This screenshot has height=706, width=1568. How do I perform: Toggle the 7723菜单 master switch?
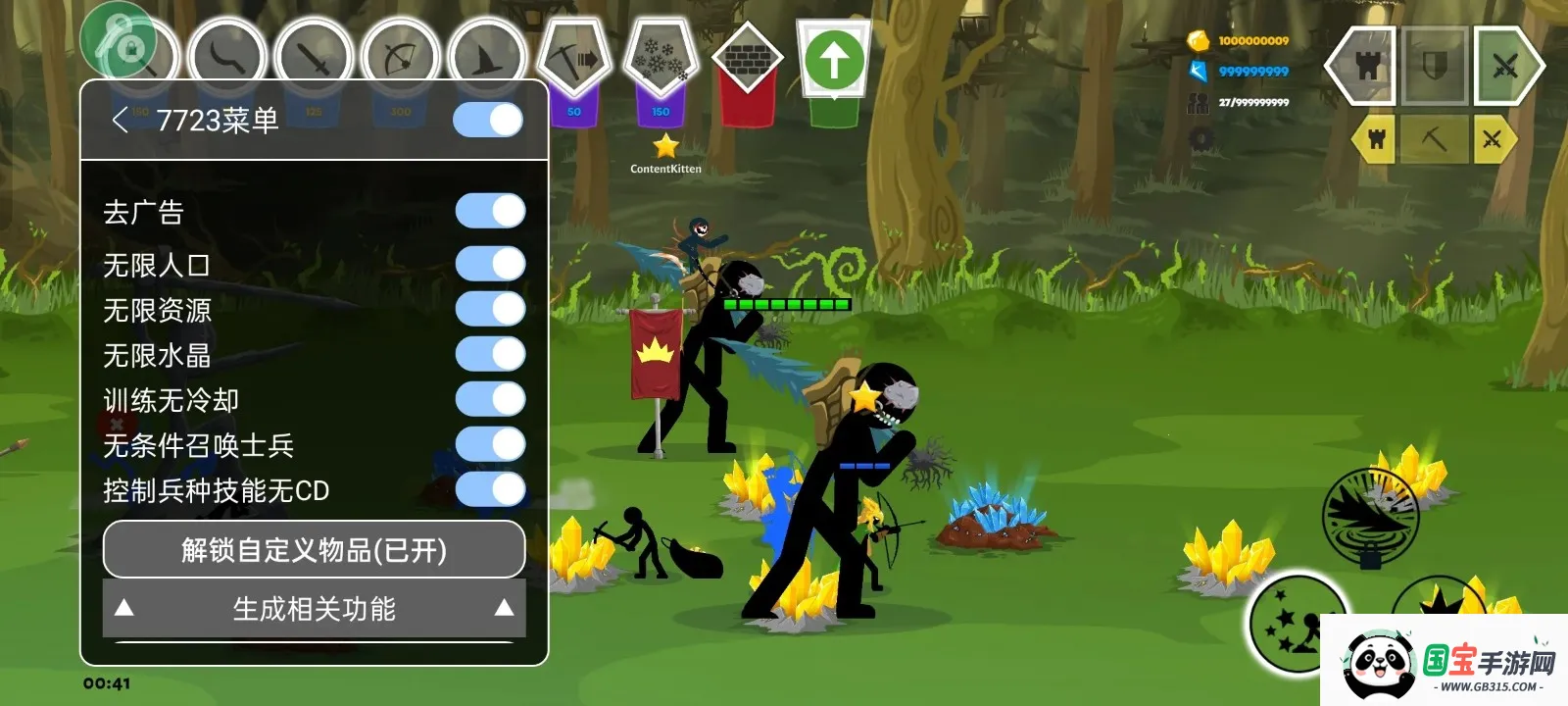(488, 121)
